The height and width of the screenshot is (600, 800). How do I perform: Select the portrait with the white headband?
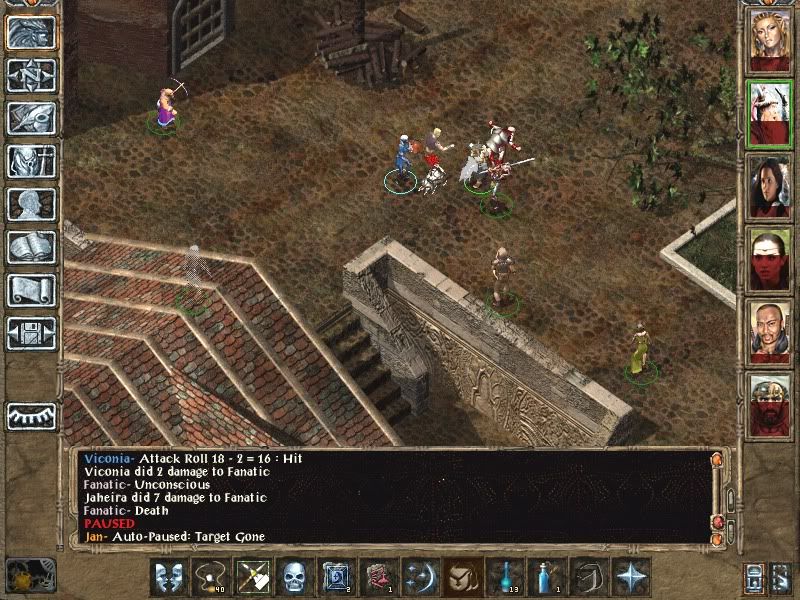point(770,259)
